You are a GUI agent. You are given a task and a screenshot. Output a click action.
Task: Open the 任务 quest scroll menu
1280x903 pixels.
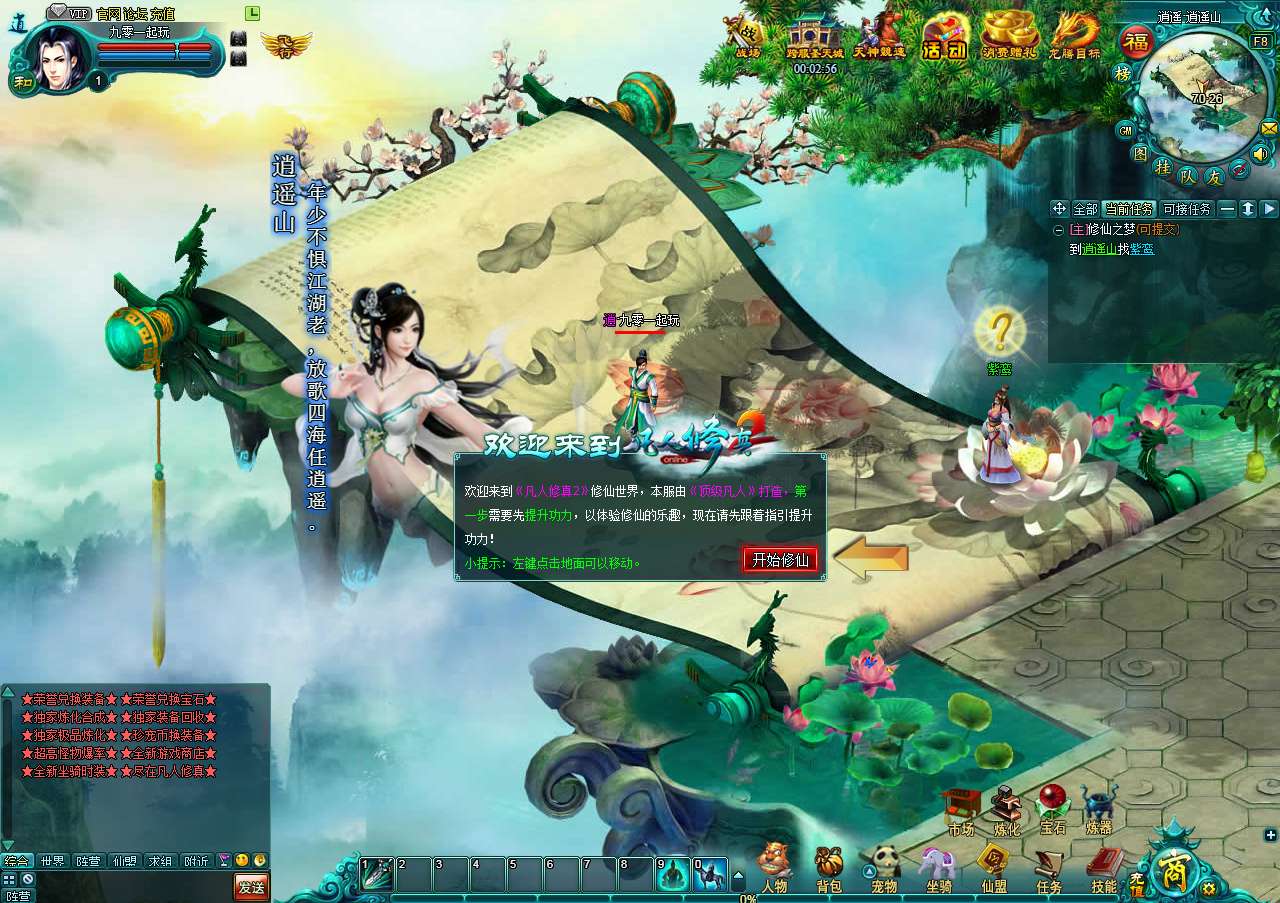click(x=1048, y=868)
